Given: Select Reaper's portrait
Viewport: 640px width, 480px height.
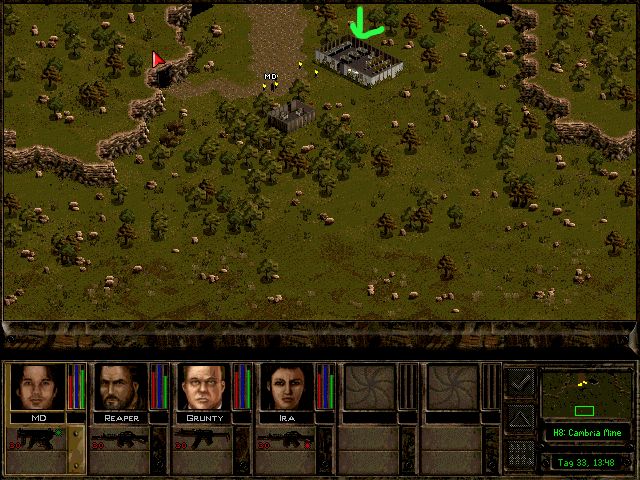Looking at the screenshot, I should click(122, 386).
